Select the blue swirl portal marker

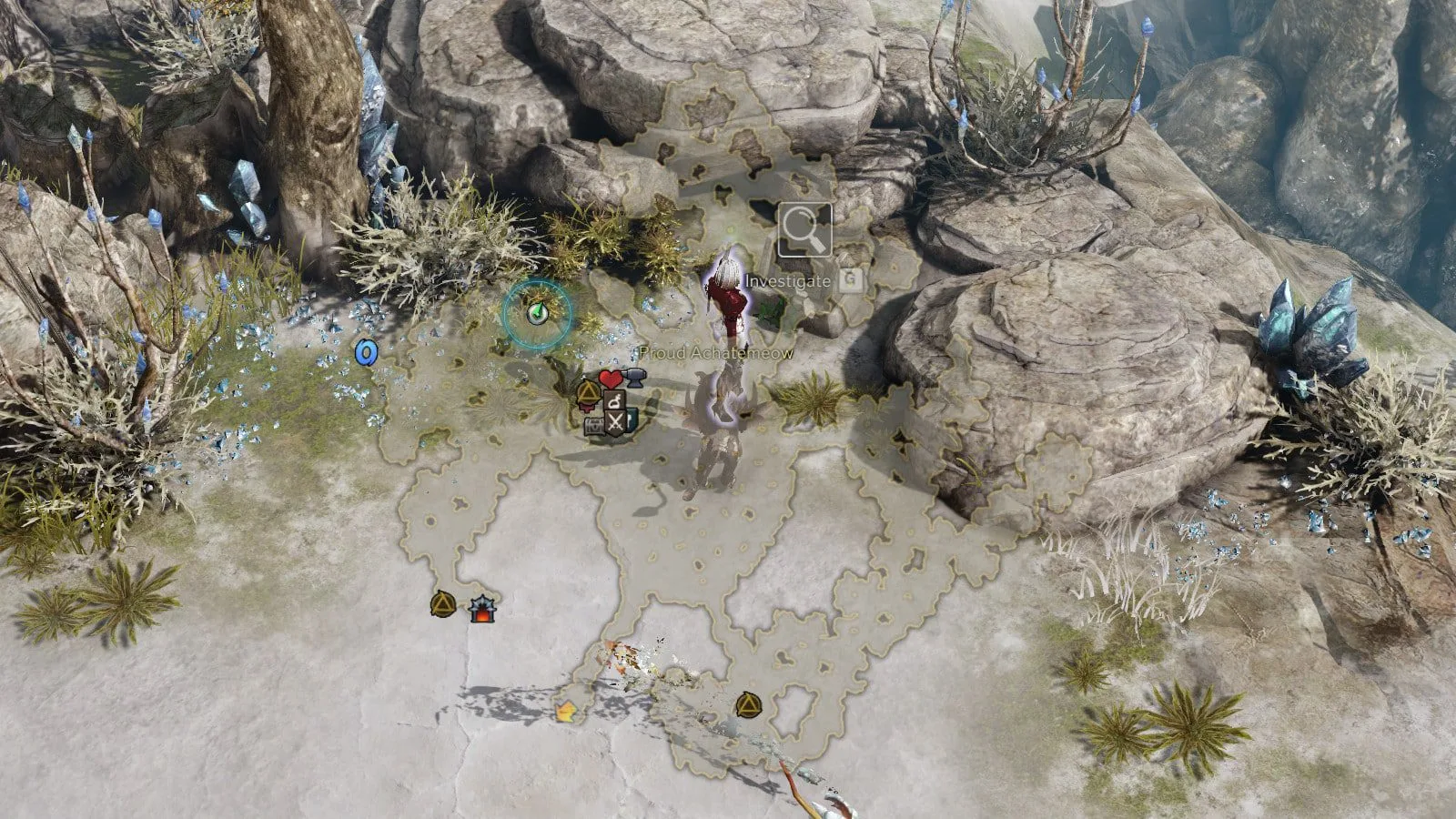[x=366, y=352]
